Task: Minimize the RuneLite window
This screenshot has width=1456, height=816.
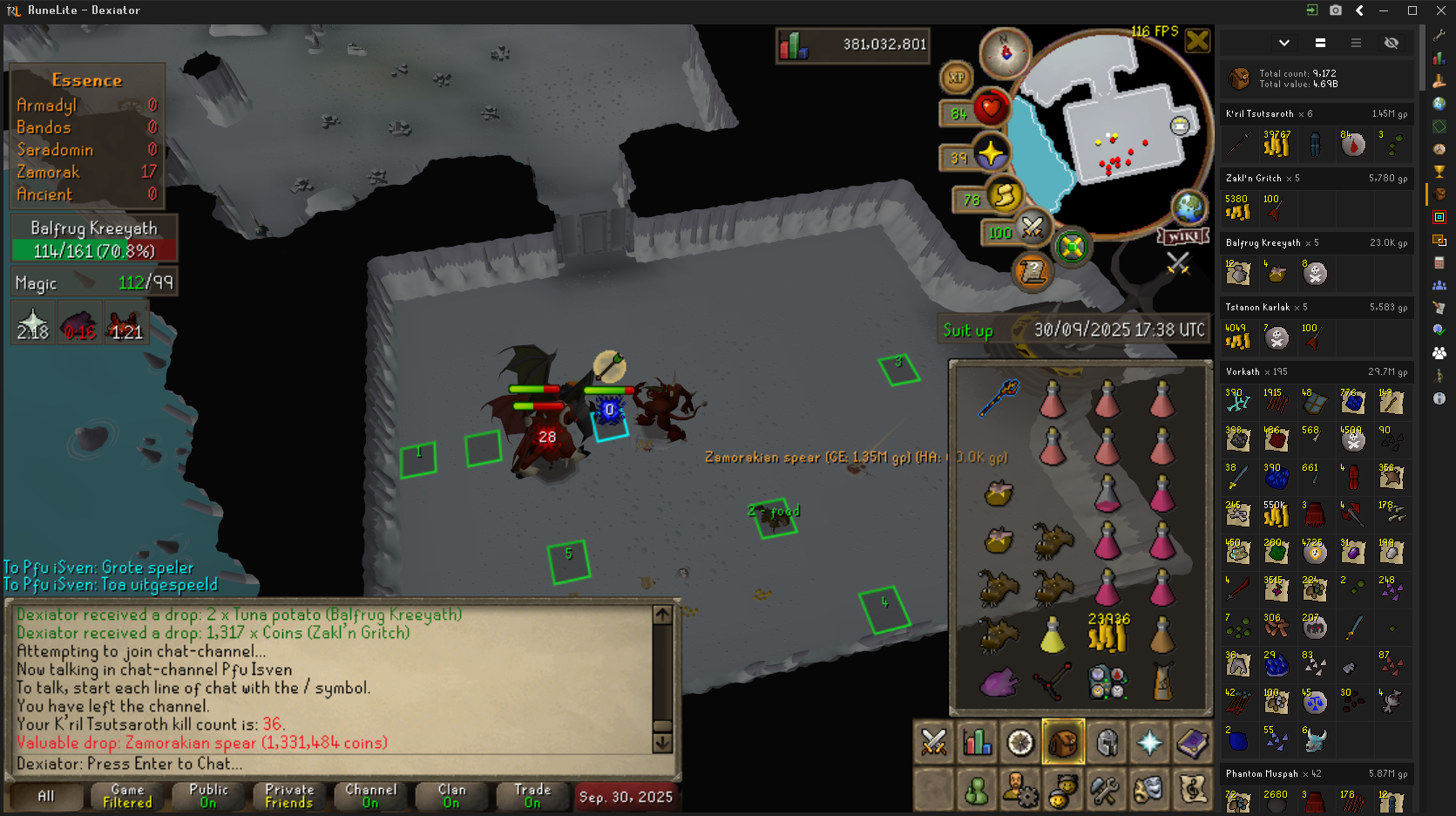Action: tap(1384, 10)
